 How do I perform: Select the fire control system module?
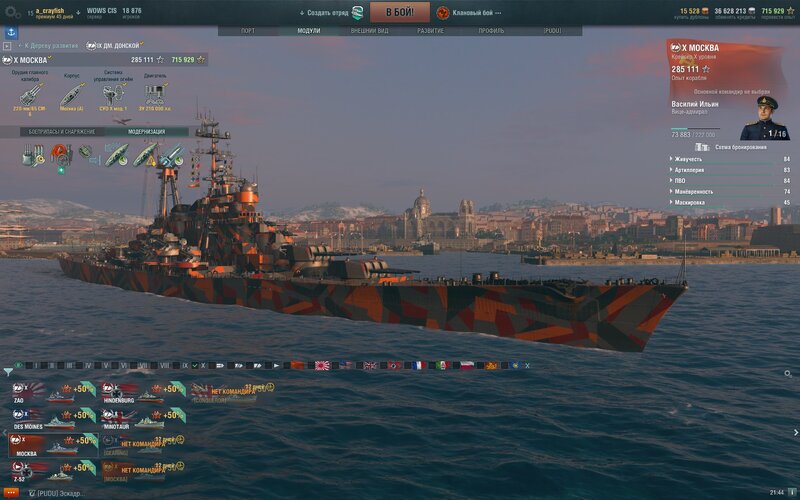[112, 96]
